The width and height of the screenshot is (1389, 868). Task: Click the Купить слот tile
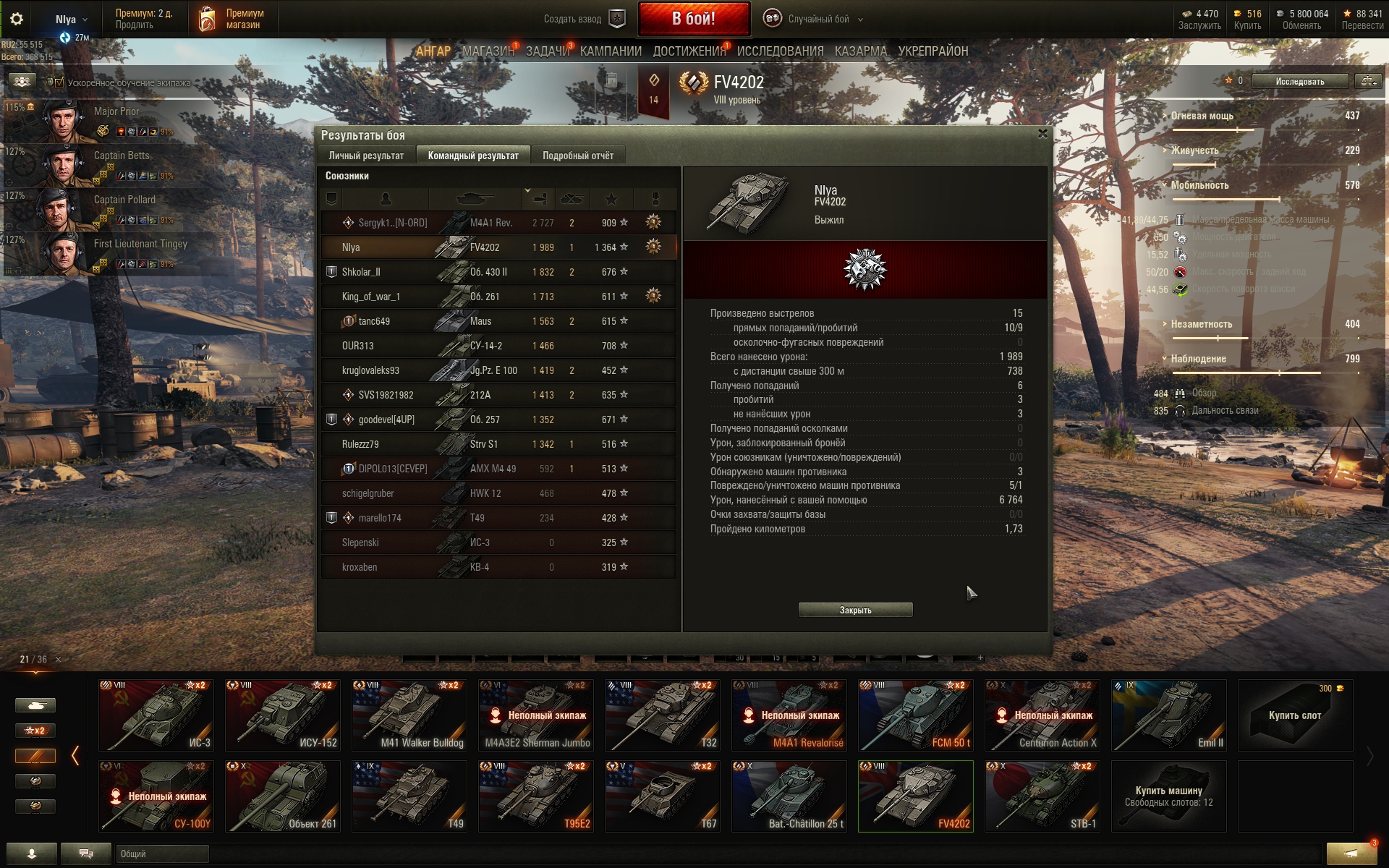1295,715
